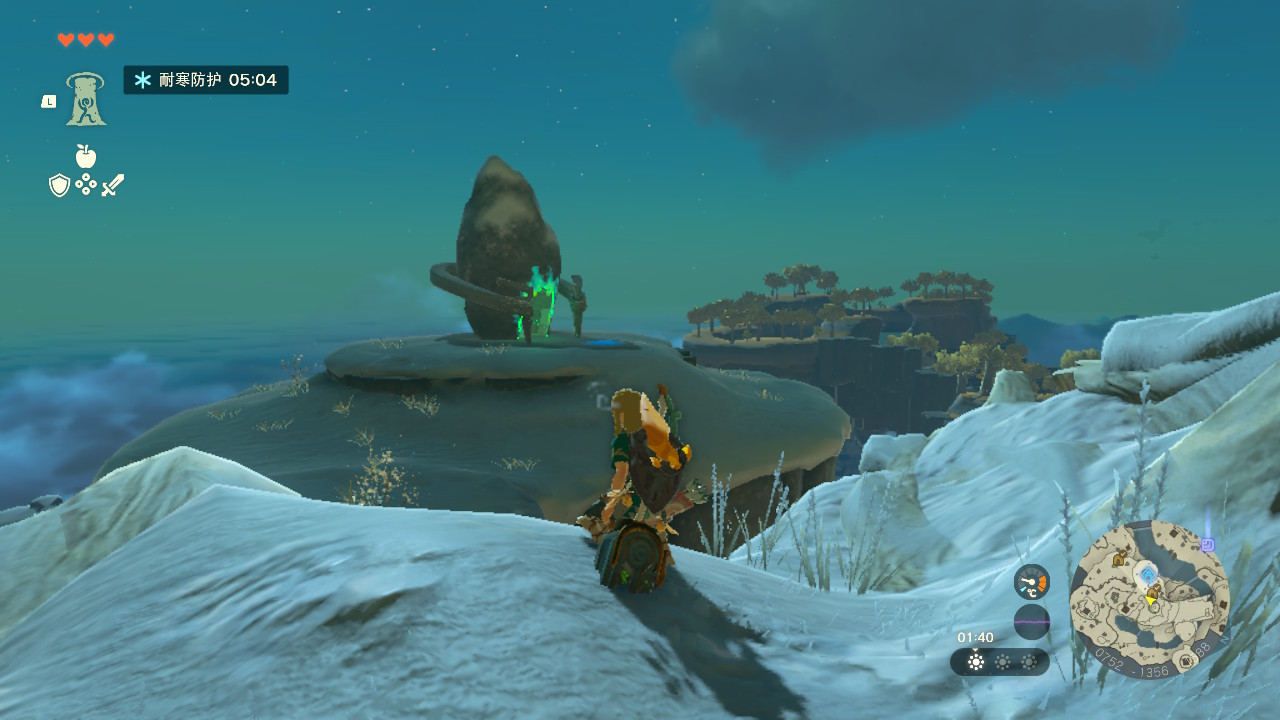This screenshot has height=720, width=1280.
Task: Select the purple pin on minimap edge
Action: pos(1207,545)
